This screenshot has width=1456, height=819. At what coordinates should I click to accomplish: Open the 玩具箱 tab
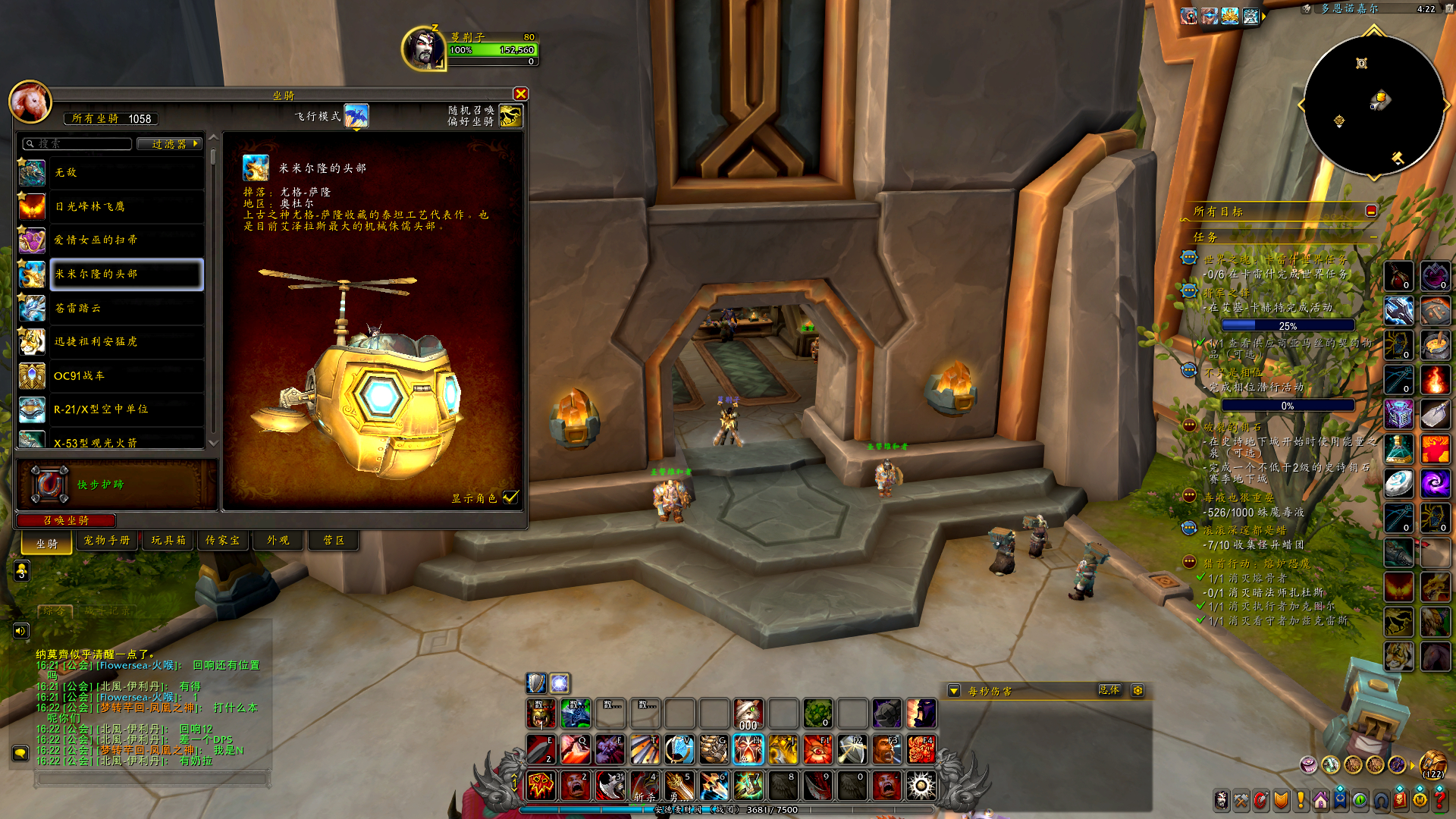point(168,541)
